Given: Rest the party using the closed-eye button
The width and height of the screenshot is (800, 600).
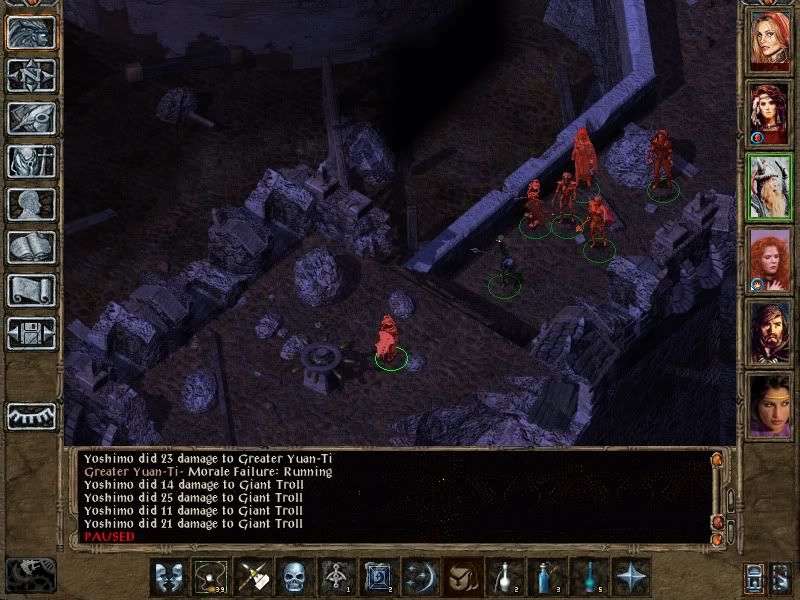Looking at the screenshot, I should tap(31, 416).
